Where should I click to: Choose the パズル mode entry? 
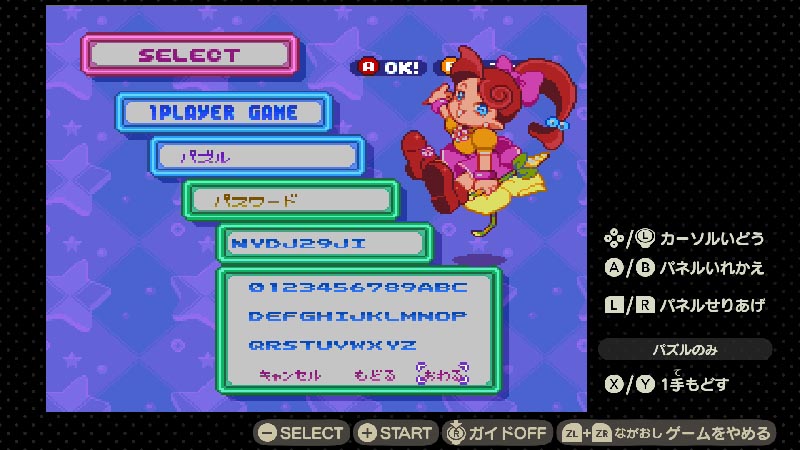[x=257, y=157]
